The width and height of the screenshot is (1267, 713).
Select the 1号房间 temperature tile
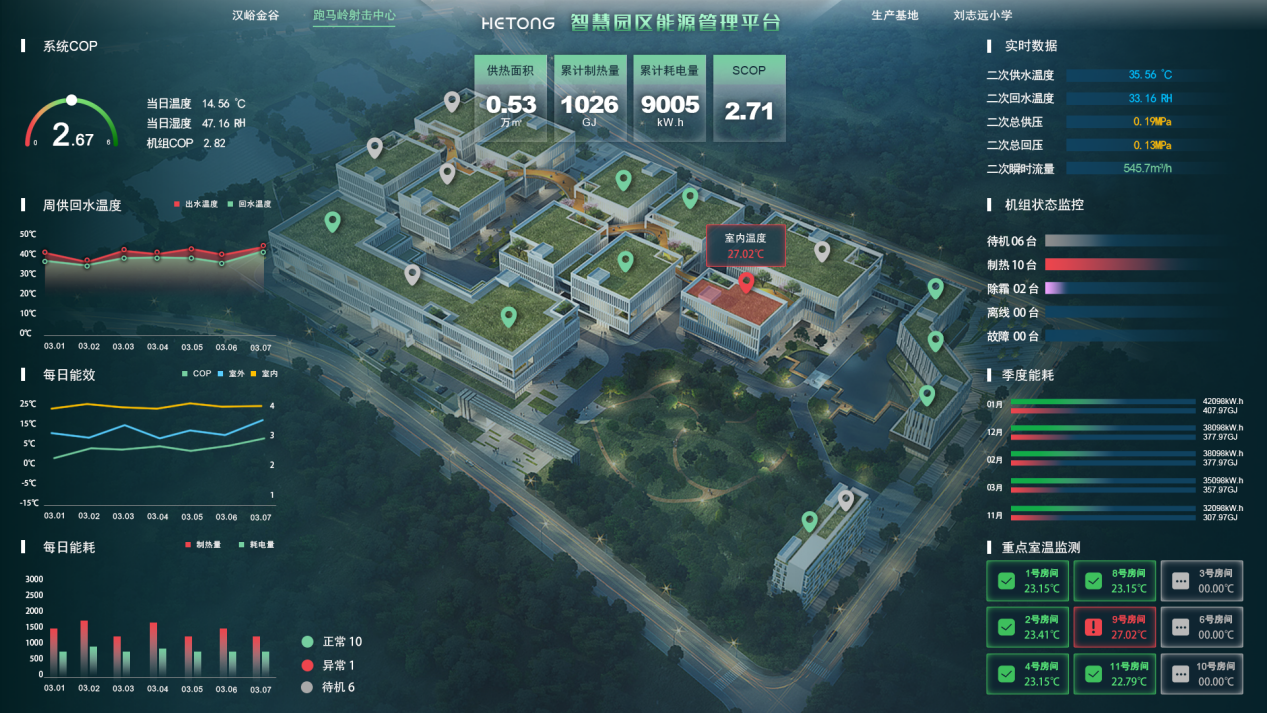click(1027, 581)
